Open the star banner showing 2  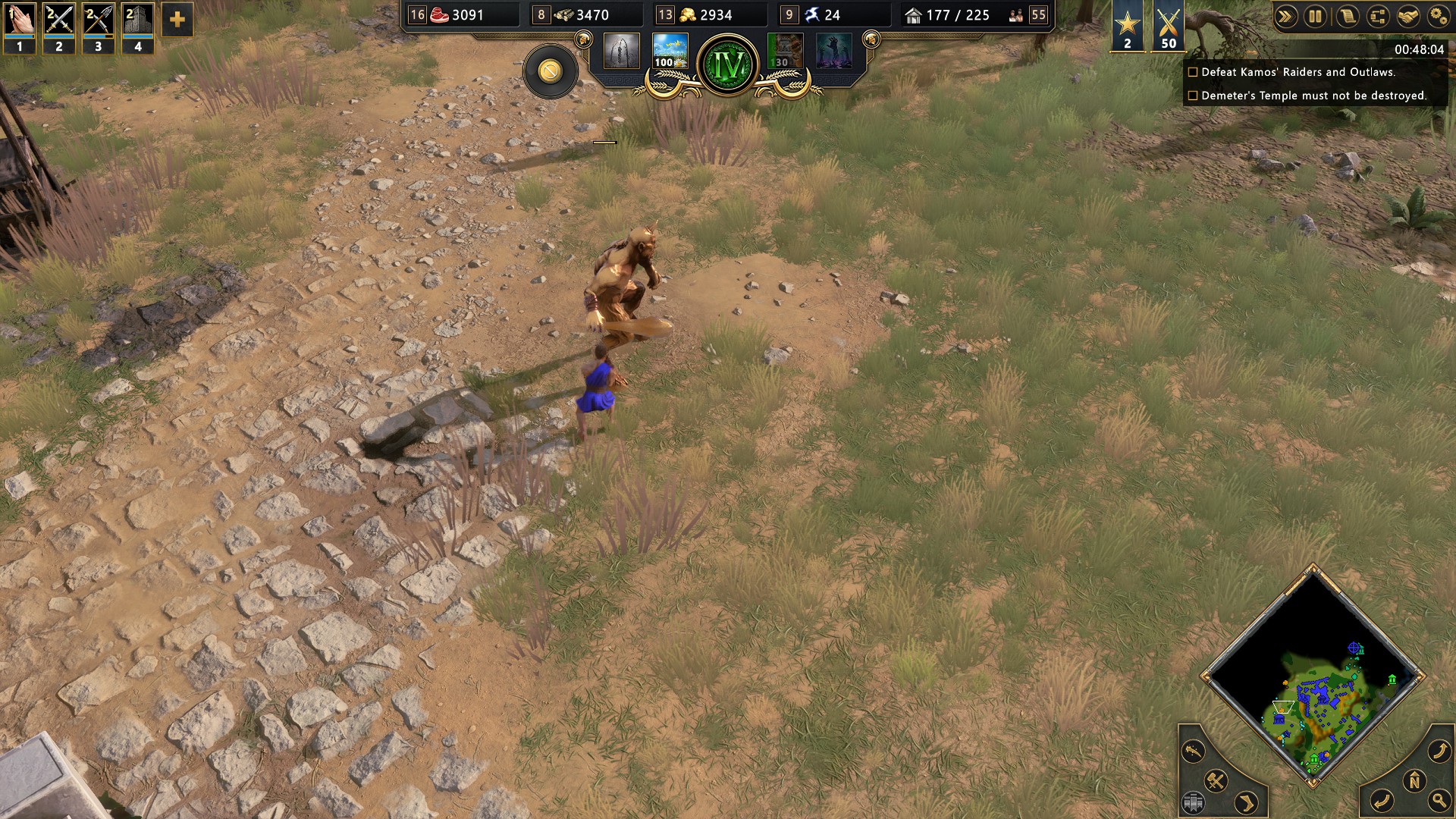coord(1128,26)
